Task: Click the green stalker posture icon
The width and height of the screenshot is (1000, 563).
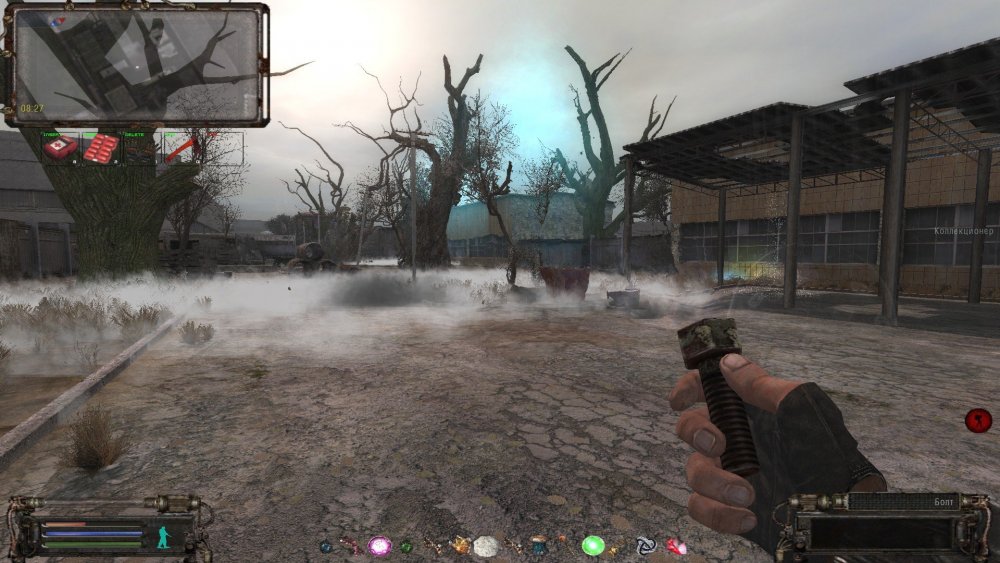Action: [162, 536]
